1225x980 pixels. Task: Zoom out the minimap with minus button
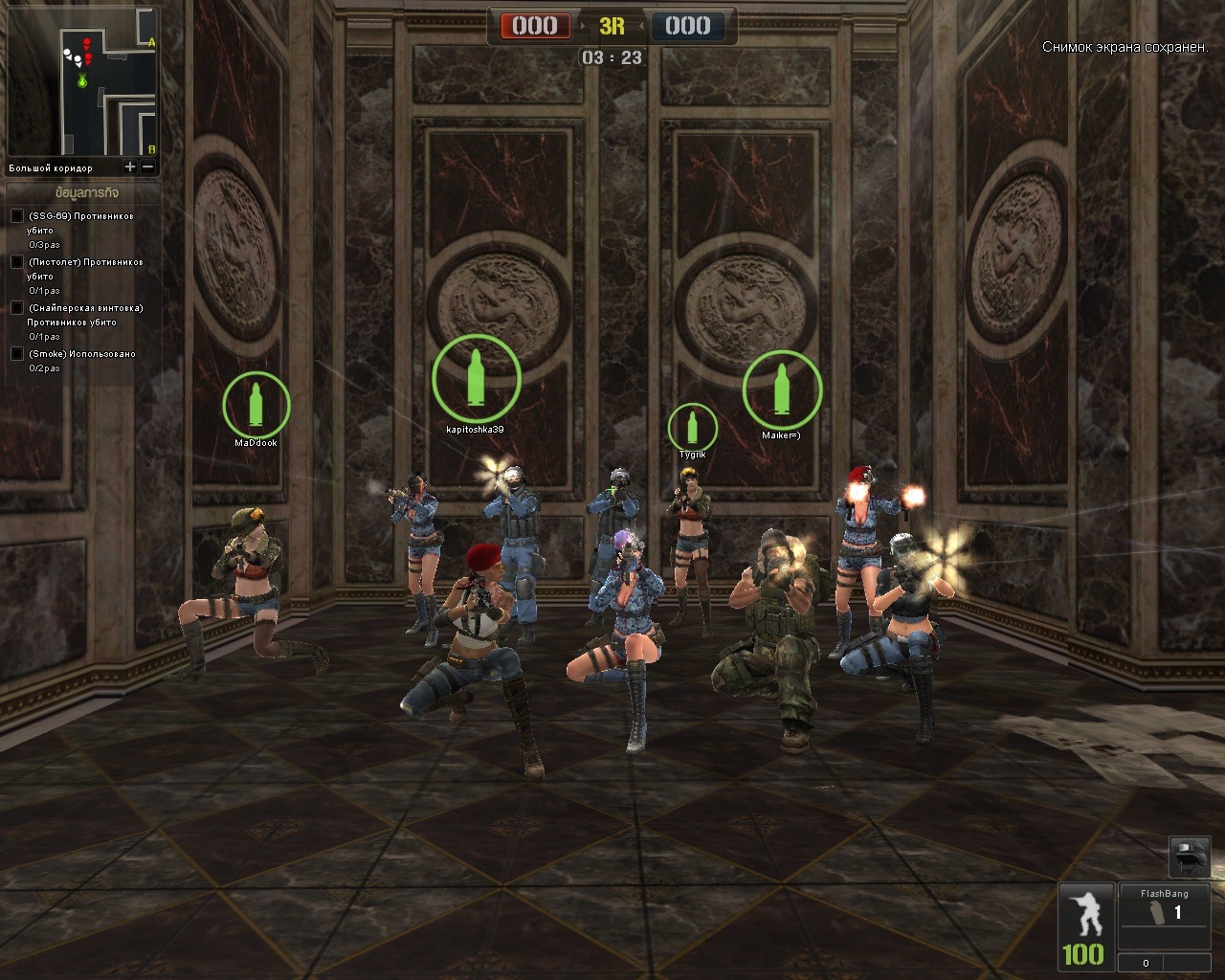pos(147,167)
